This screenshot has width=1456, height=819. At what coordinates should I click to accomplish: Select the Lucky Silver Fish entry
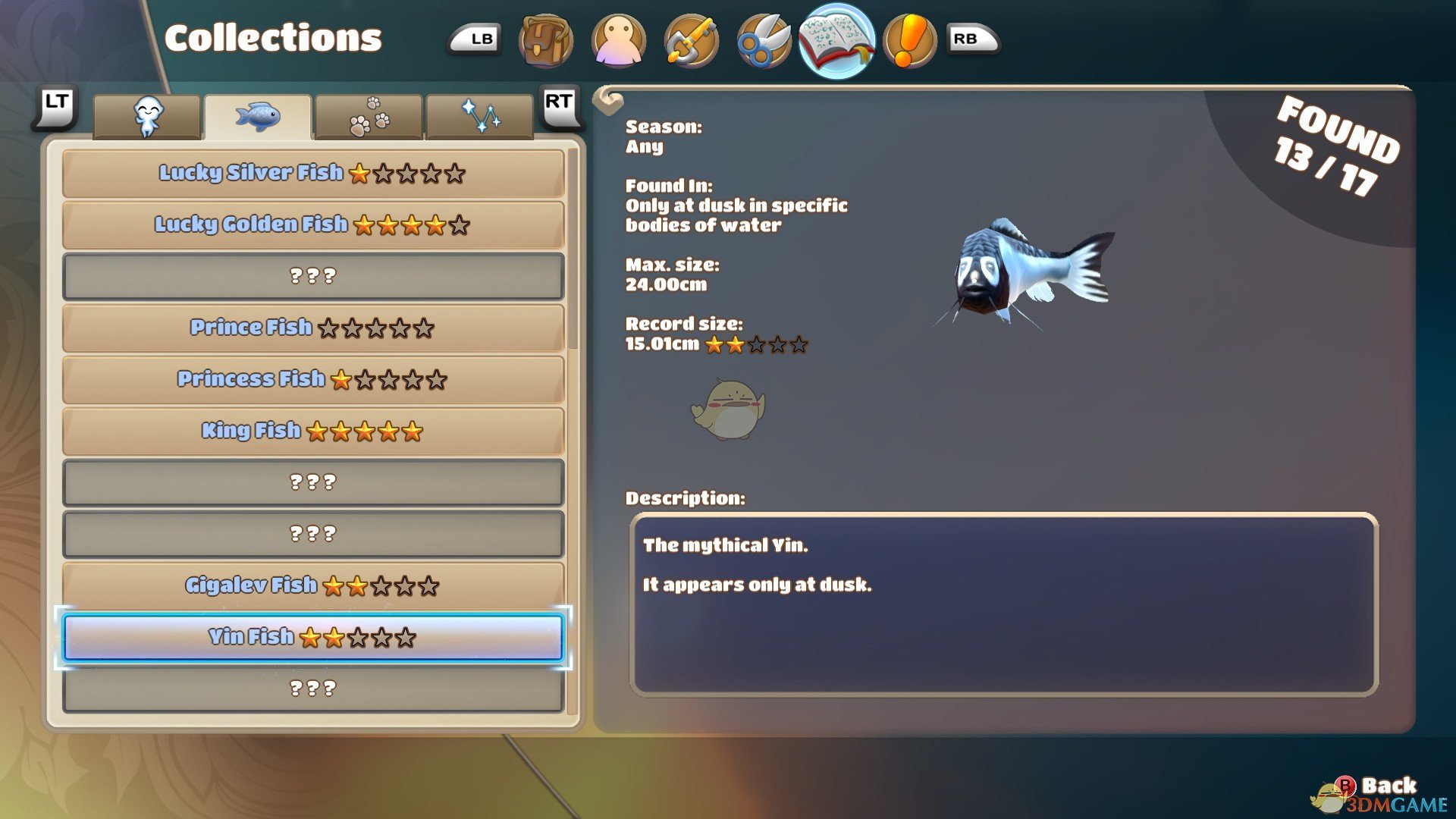[312, 173]
